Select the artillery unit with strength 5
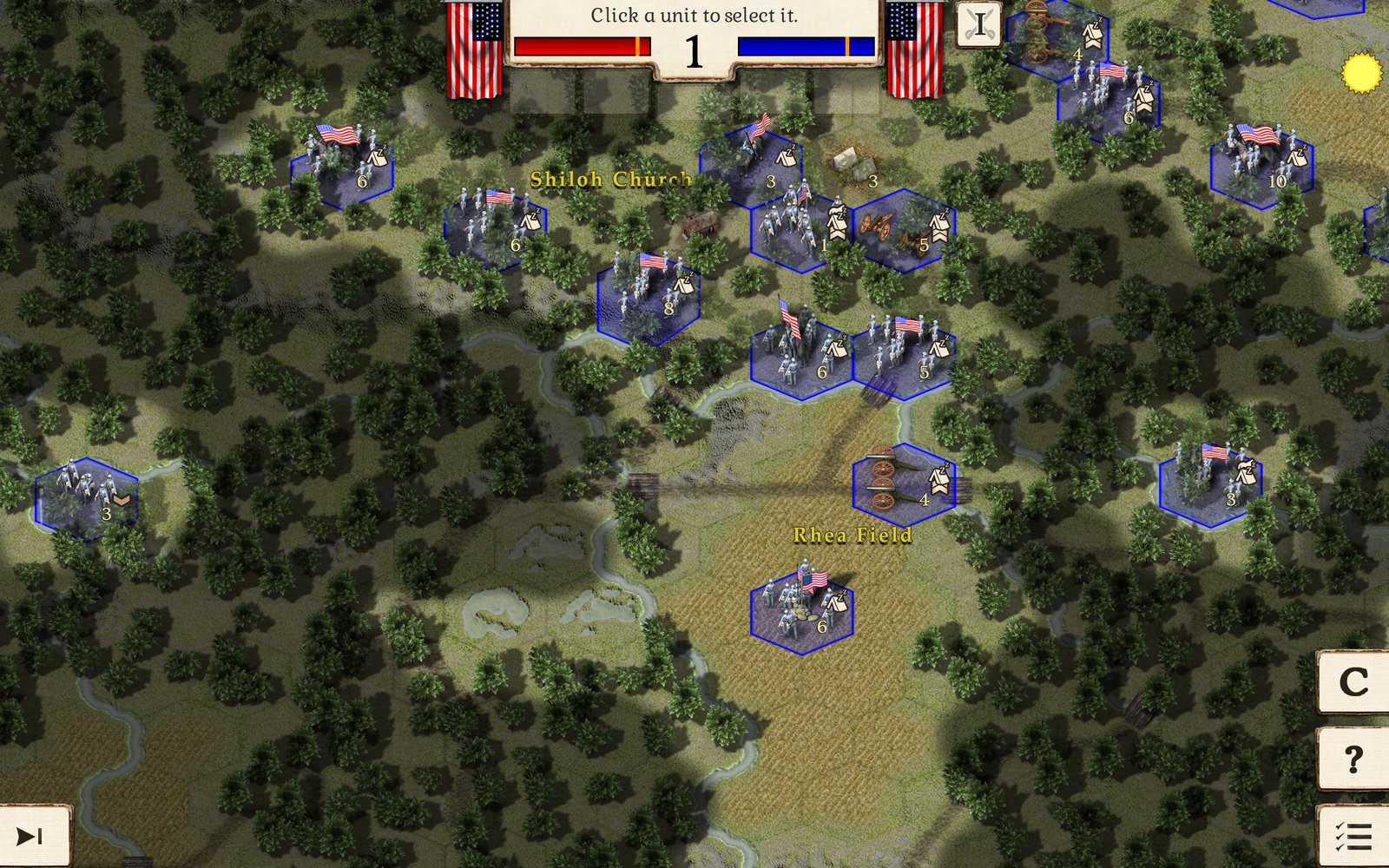Image resolution: width=1389 pixels, height=868 pixels. (x=904, y=229)
